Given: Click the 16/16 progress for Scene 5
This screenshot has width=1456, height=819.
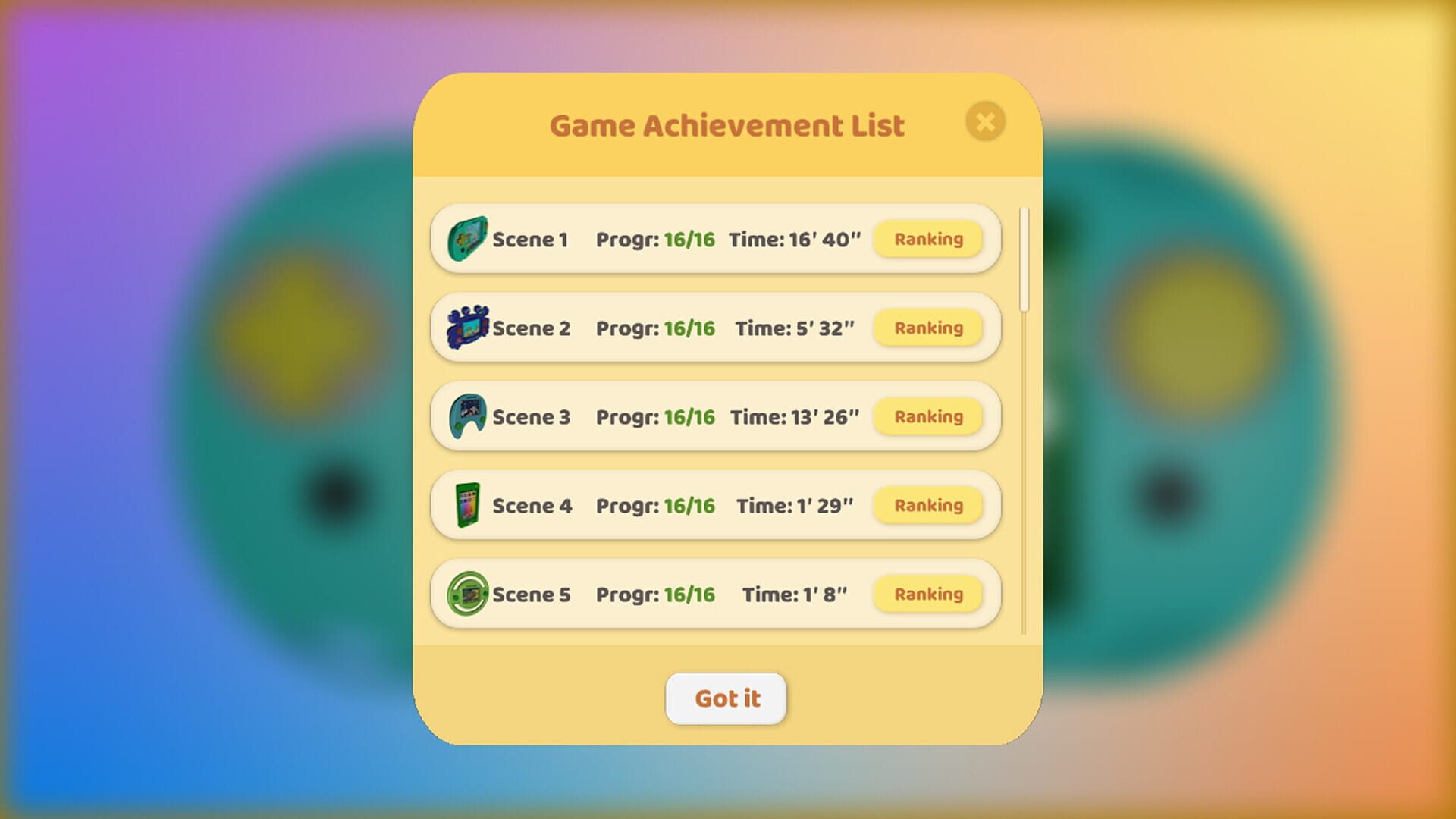Looking at the screenshot, I should 689,594.
